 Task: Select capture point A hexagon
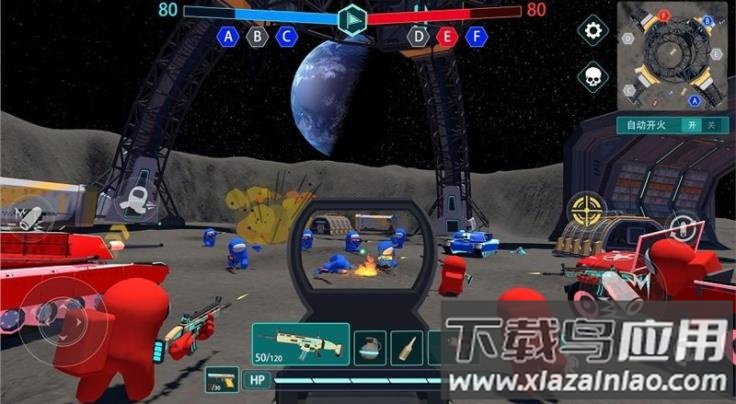coord(228,37)
